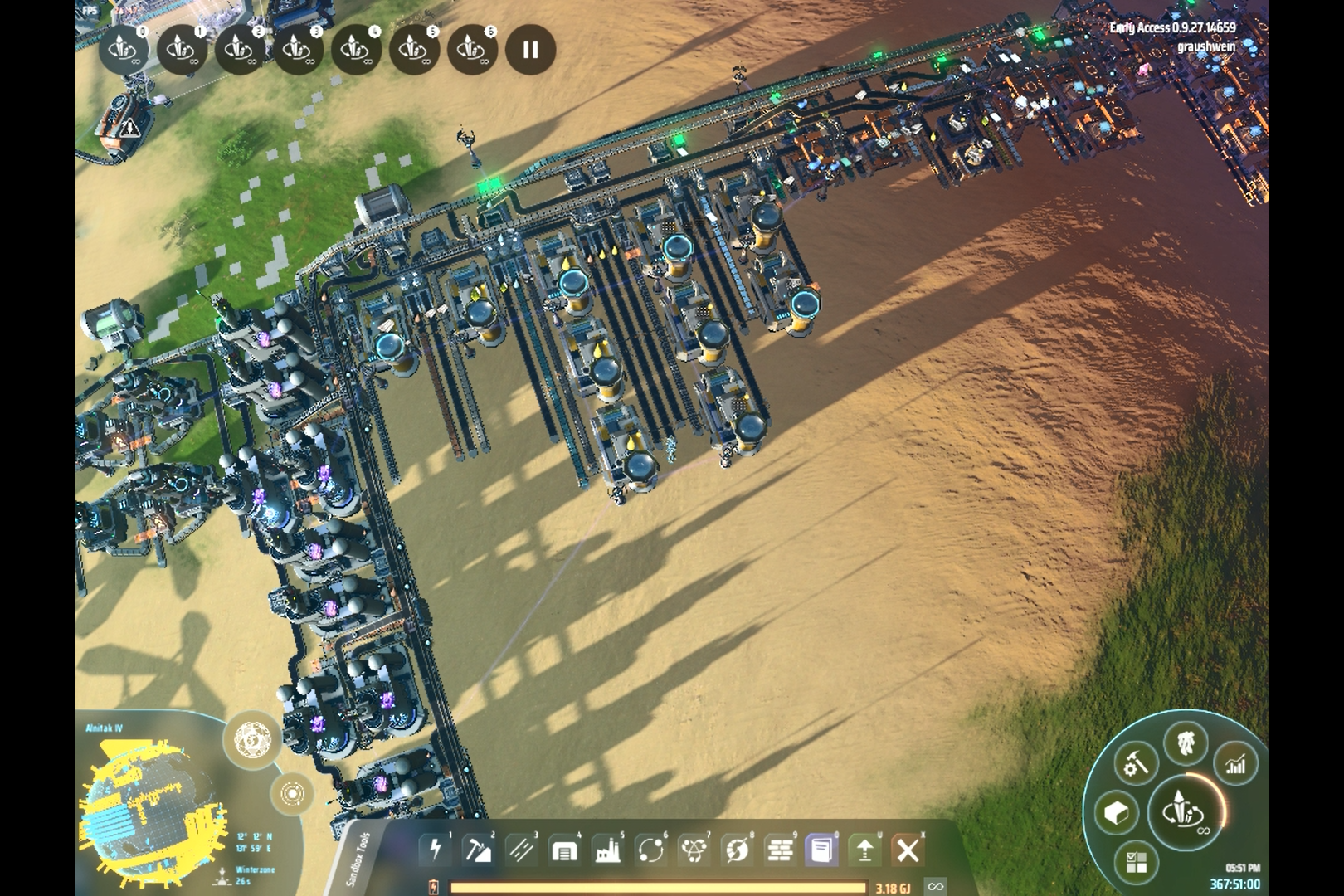1344x896 pixels.
Task: Open the lightning bolt power build category
Action: click(436, 850)
